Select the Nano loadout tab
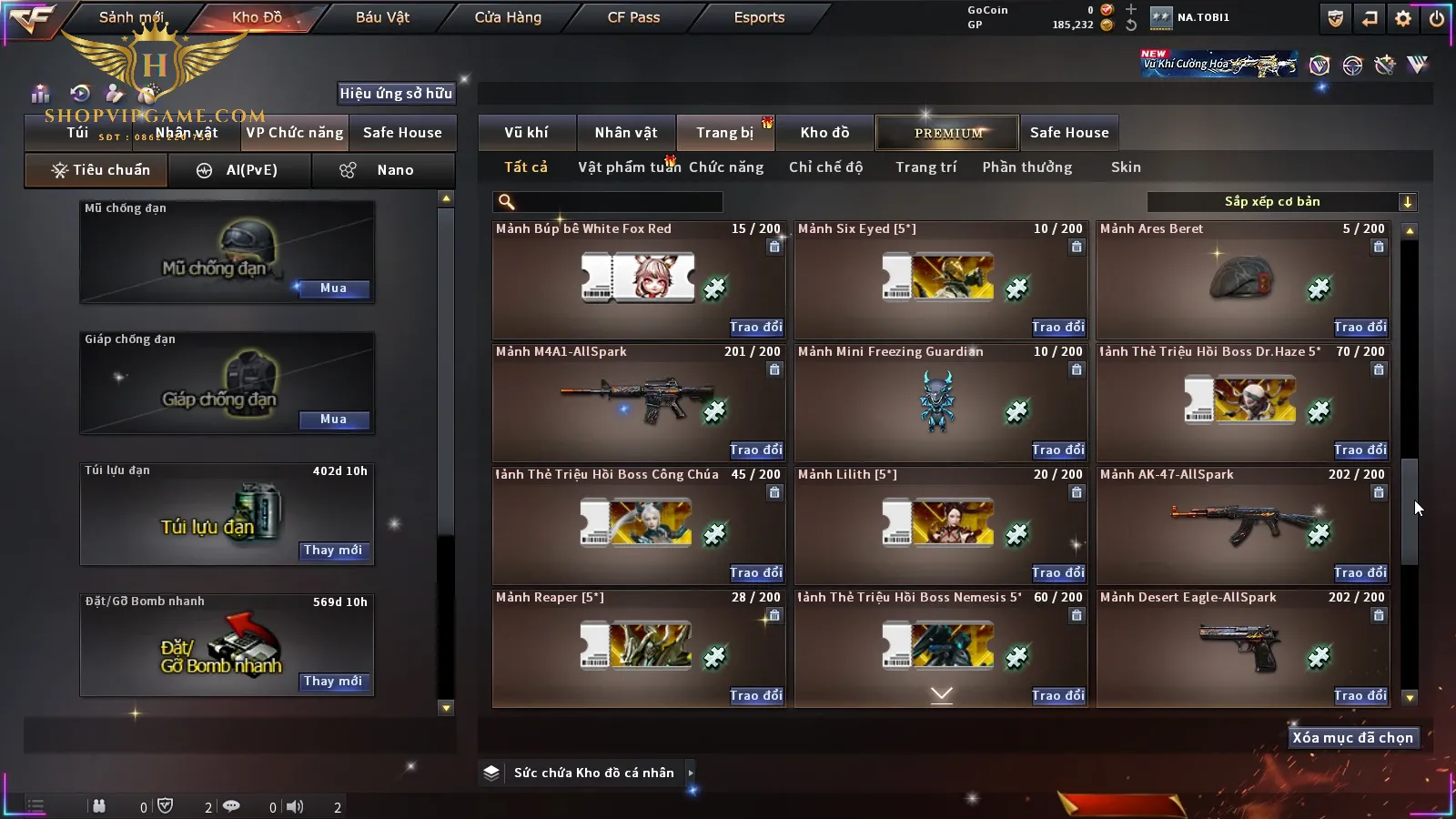This screenshot has height=819, width=1456. [x=383, y=170]
